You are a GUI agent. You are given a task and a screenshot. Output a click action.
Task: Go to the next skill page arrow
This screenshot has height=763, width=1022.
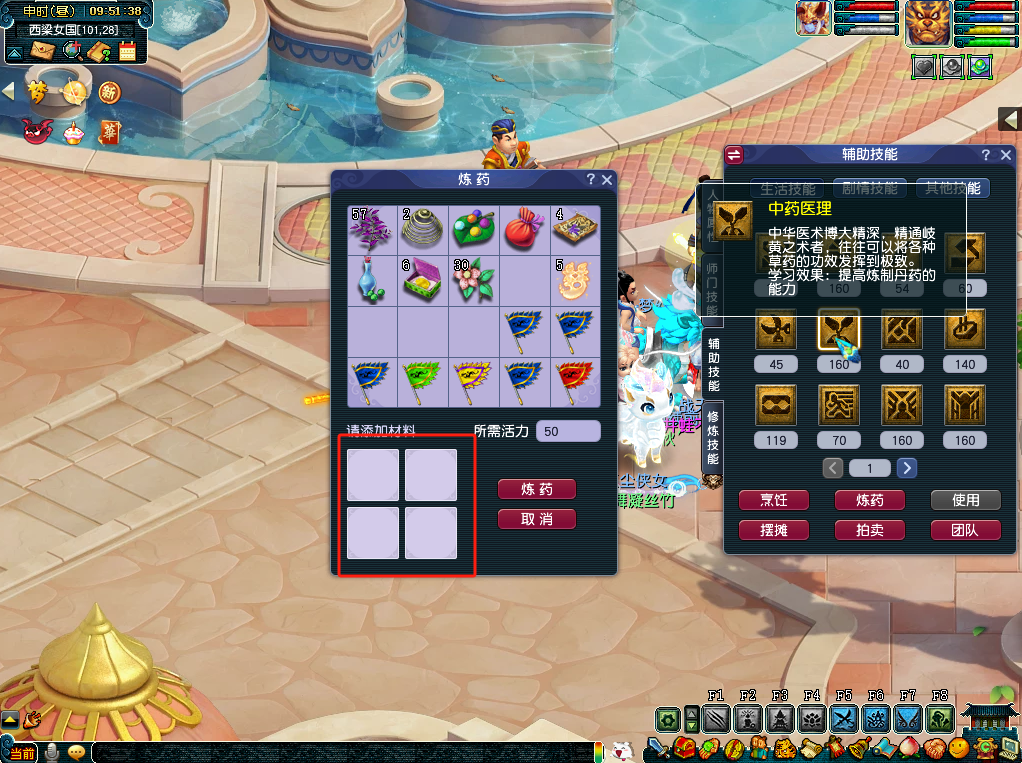coord(906,468)
